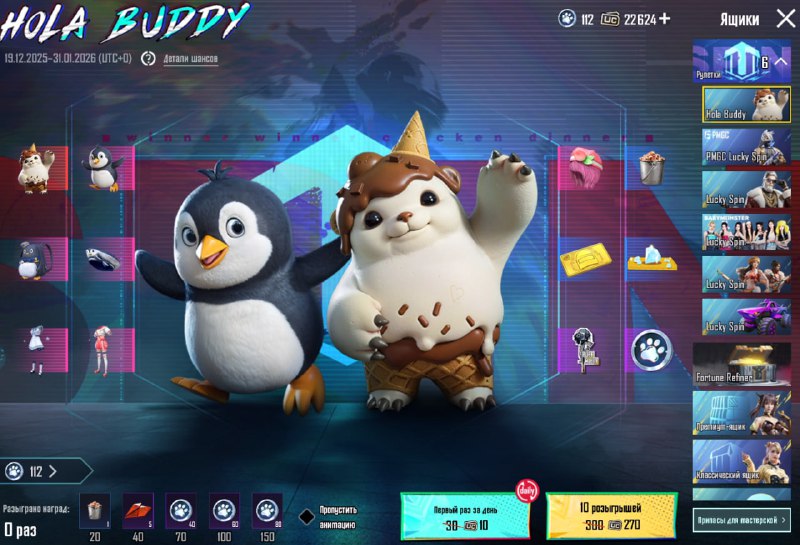Add more UC with the plus button
800x545 pixels.
tap(664, 19)
